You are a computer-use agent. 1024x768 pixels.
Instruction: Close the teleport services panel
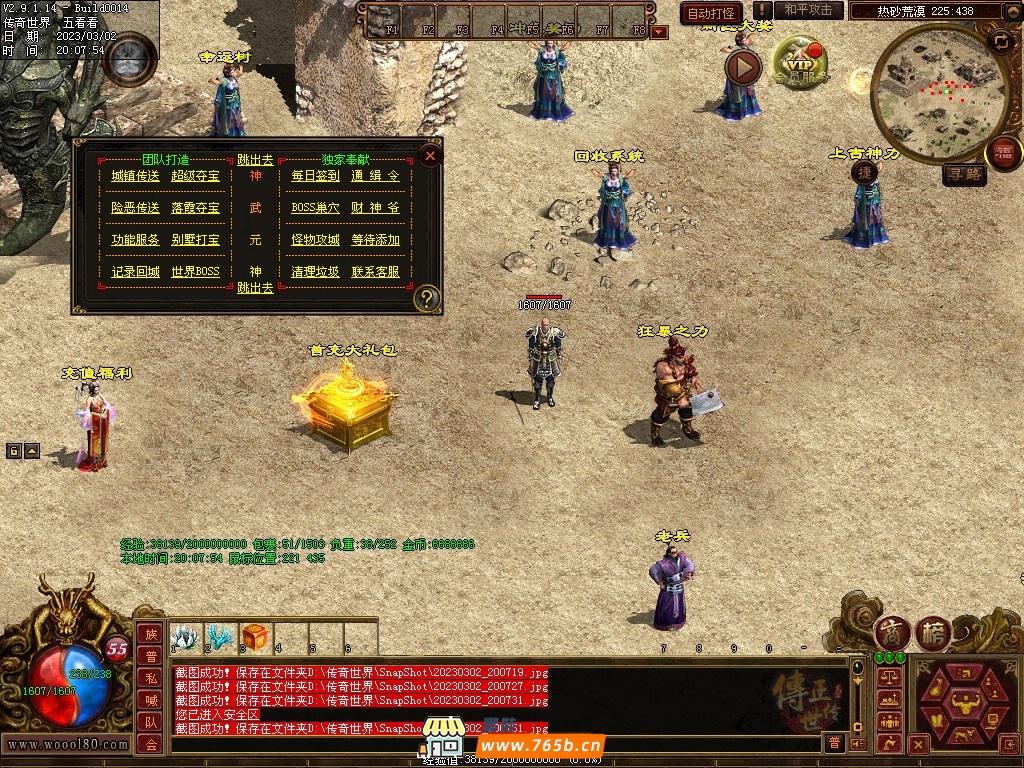(x=430, y=156)
